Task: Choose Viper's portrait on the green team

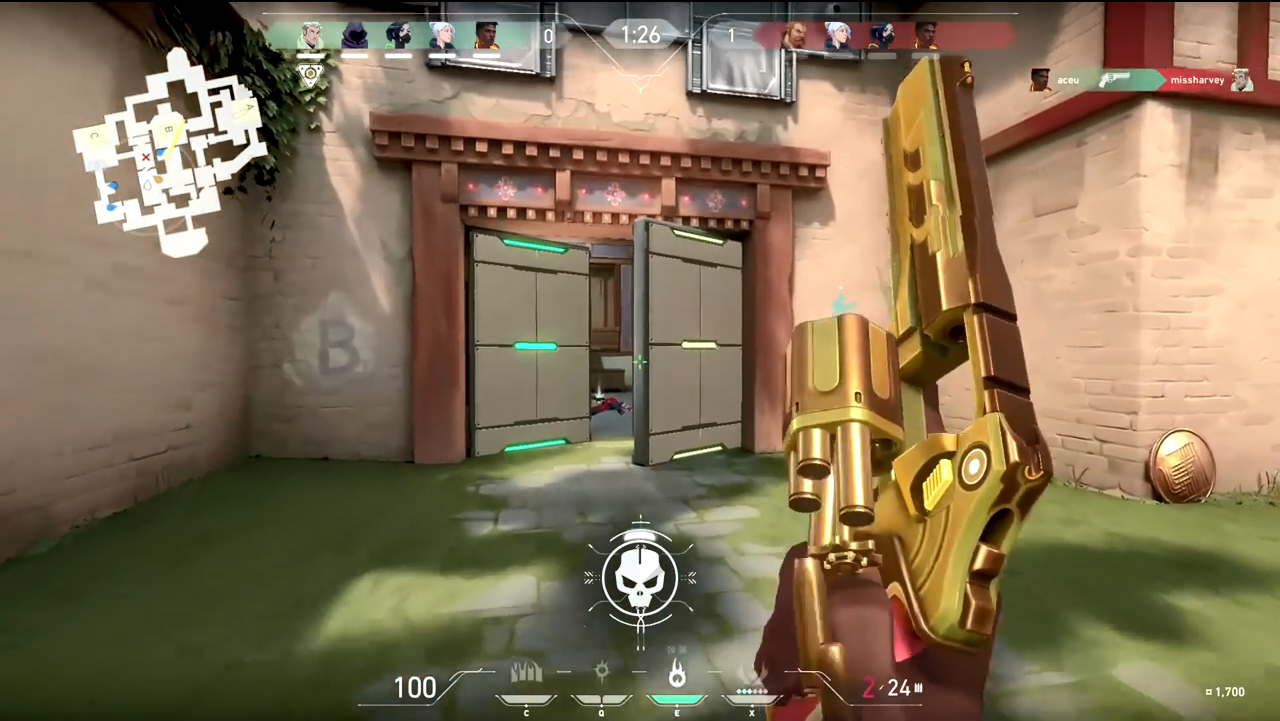Action: (398, 36)
